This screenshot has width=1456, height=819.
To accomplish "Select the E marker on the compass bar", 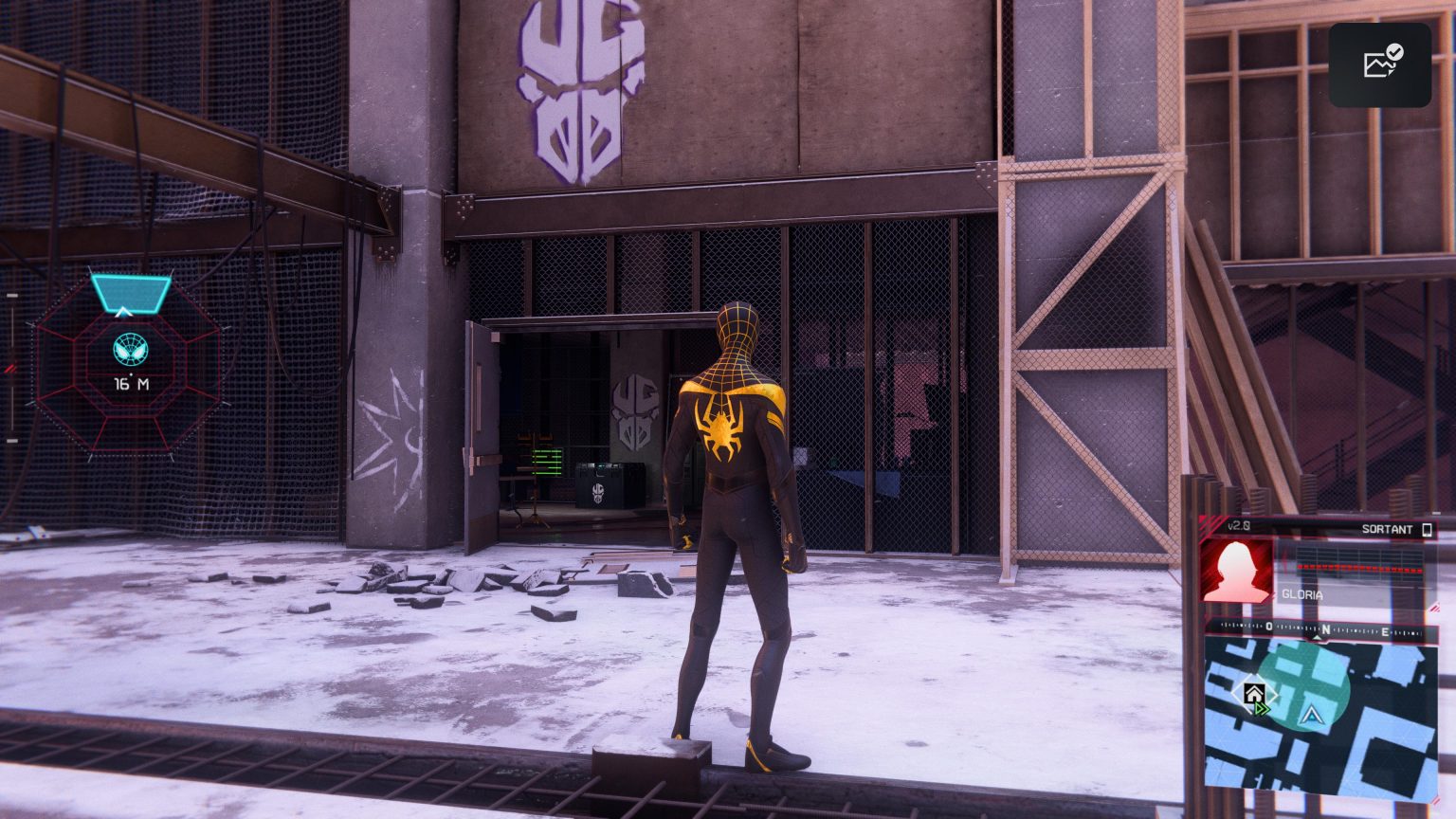I will click(1385, 630).
